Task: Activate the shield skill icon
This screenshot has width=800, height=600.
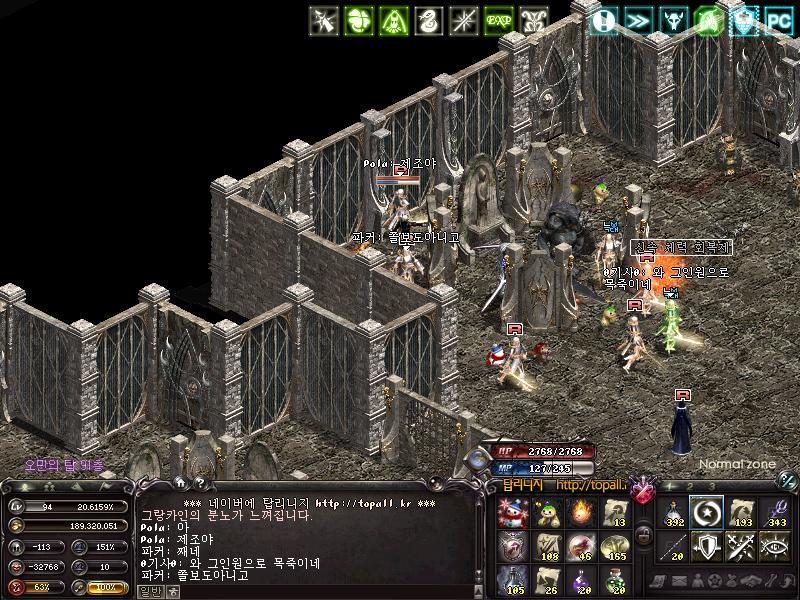Action: 707,546
